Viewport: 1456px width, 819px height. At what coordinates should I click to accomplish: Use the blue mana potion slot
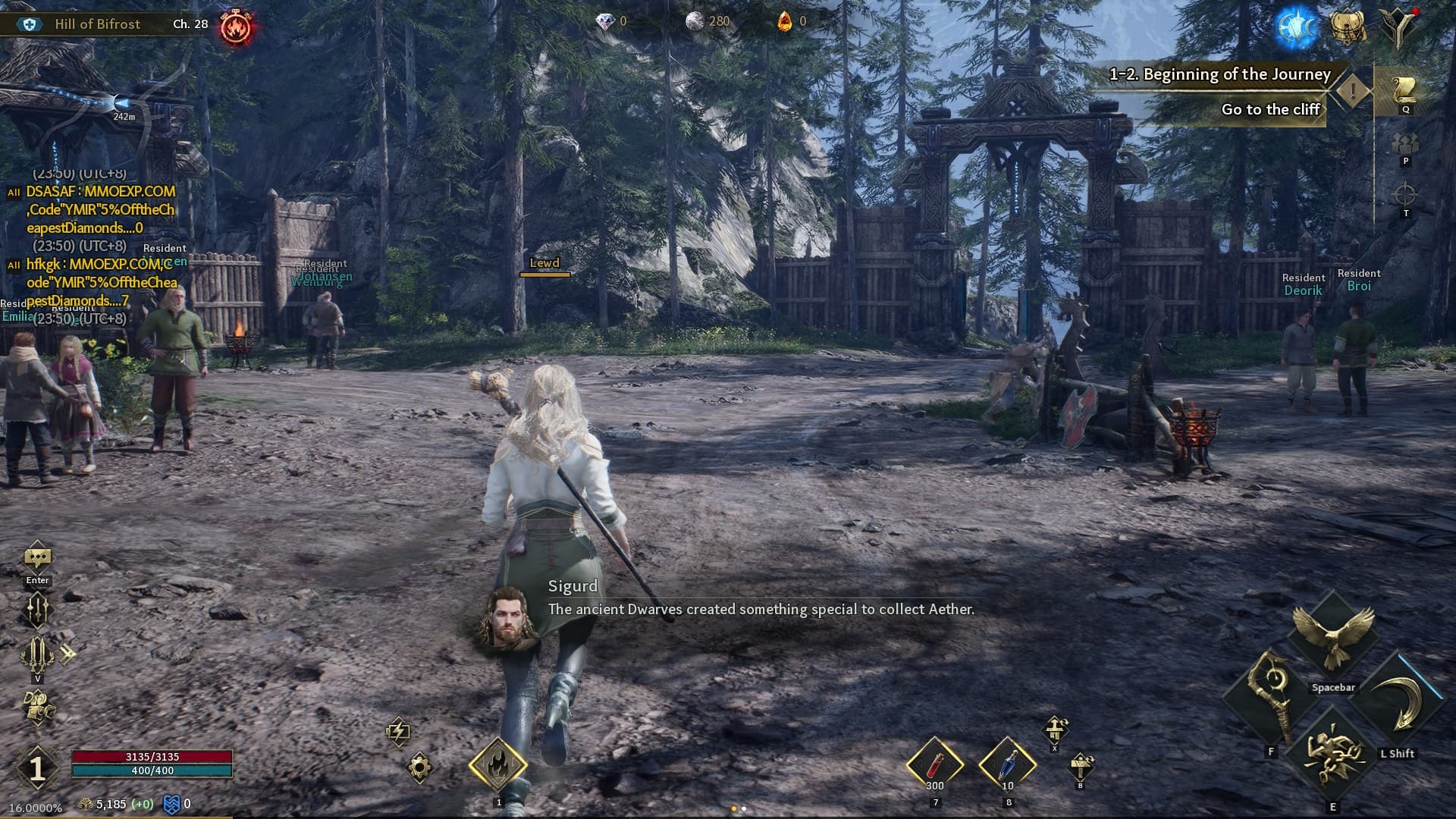point(1007,764)
